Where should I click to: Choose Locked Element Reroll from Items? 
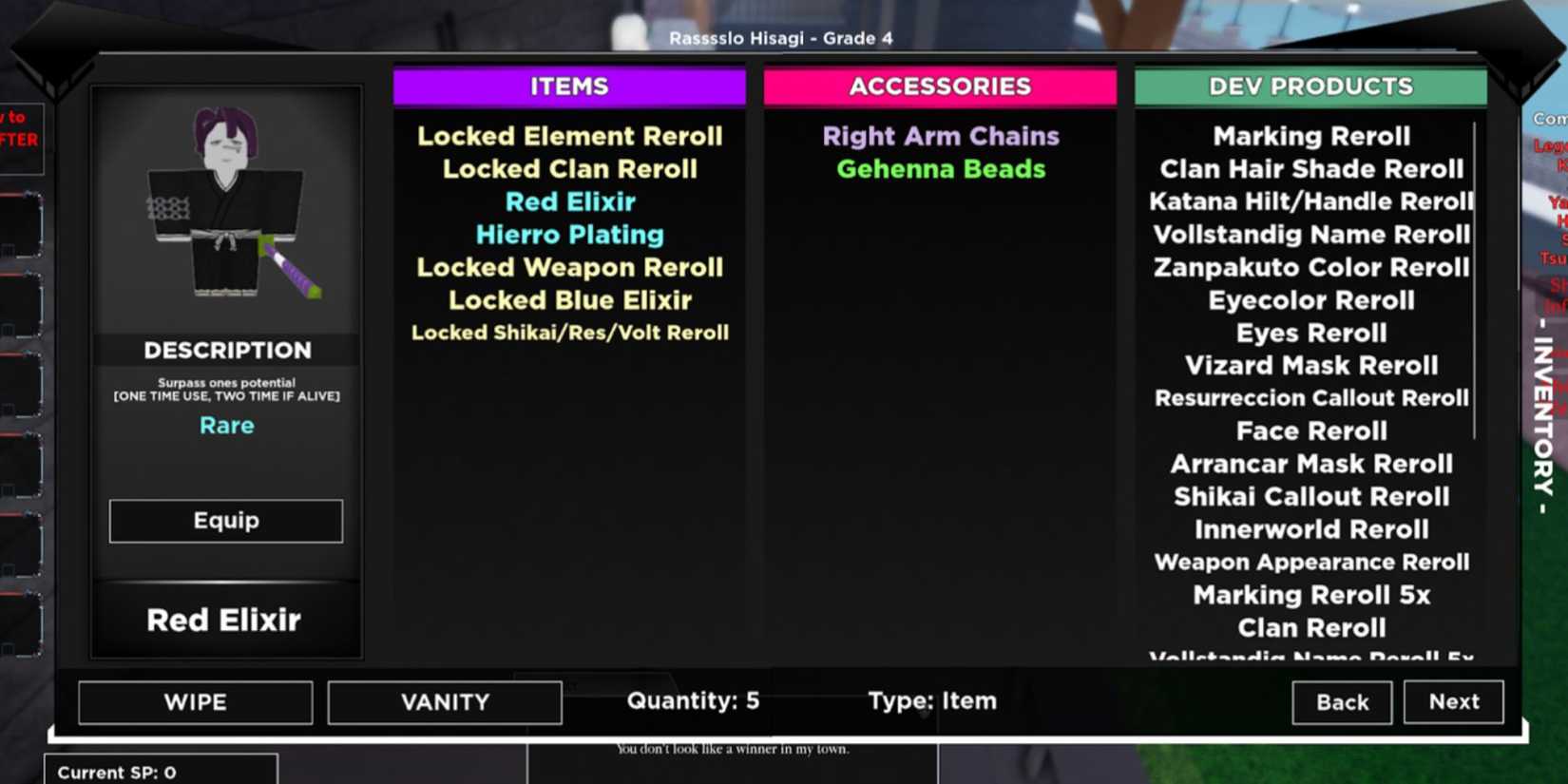(569, 136)
